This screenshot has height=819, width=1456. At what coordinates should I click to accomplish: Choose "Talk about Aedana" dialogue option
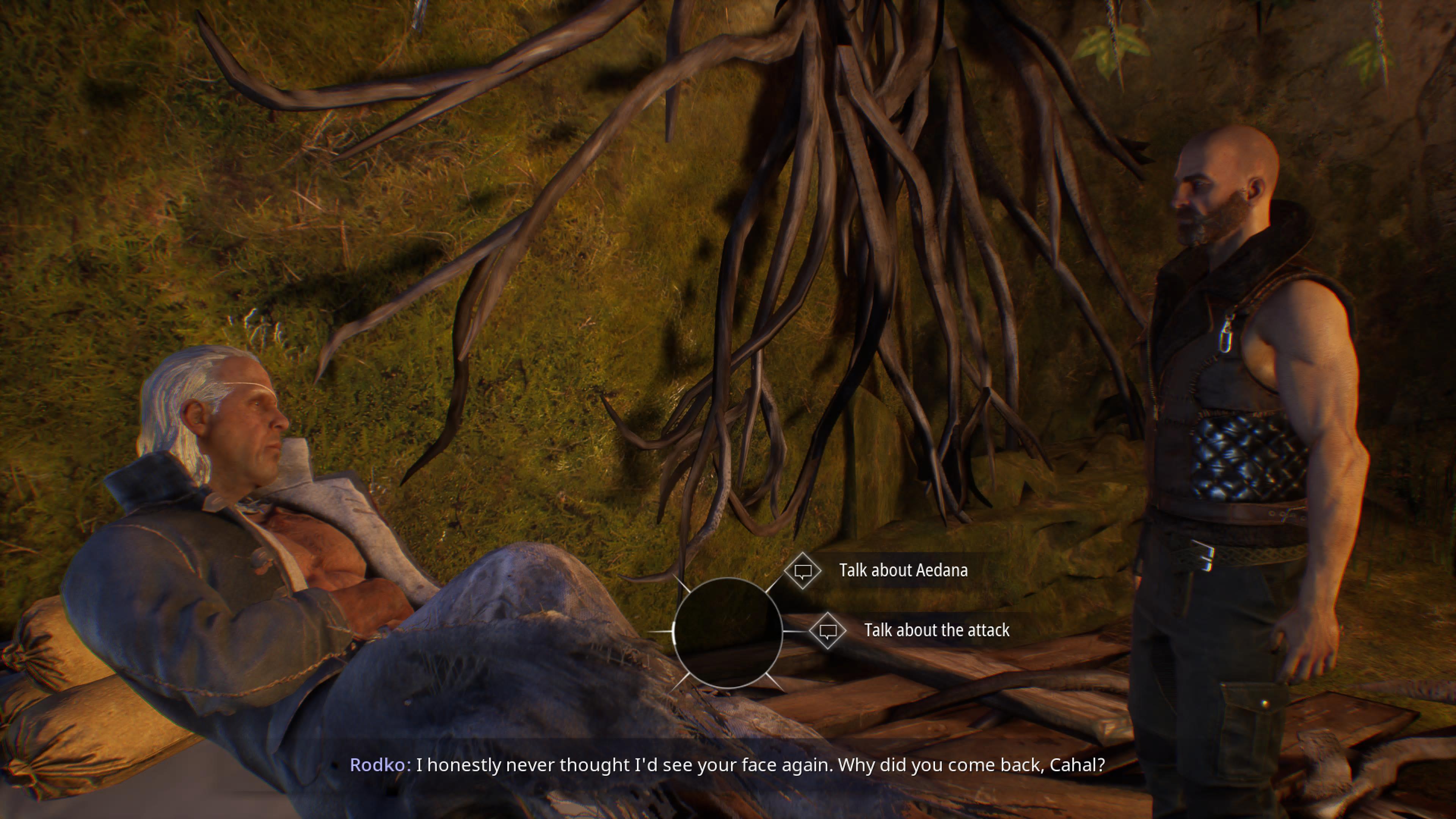(902, 570)
